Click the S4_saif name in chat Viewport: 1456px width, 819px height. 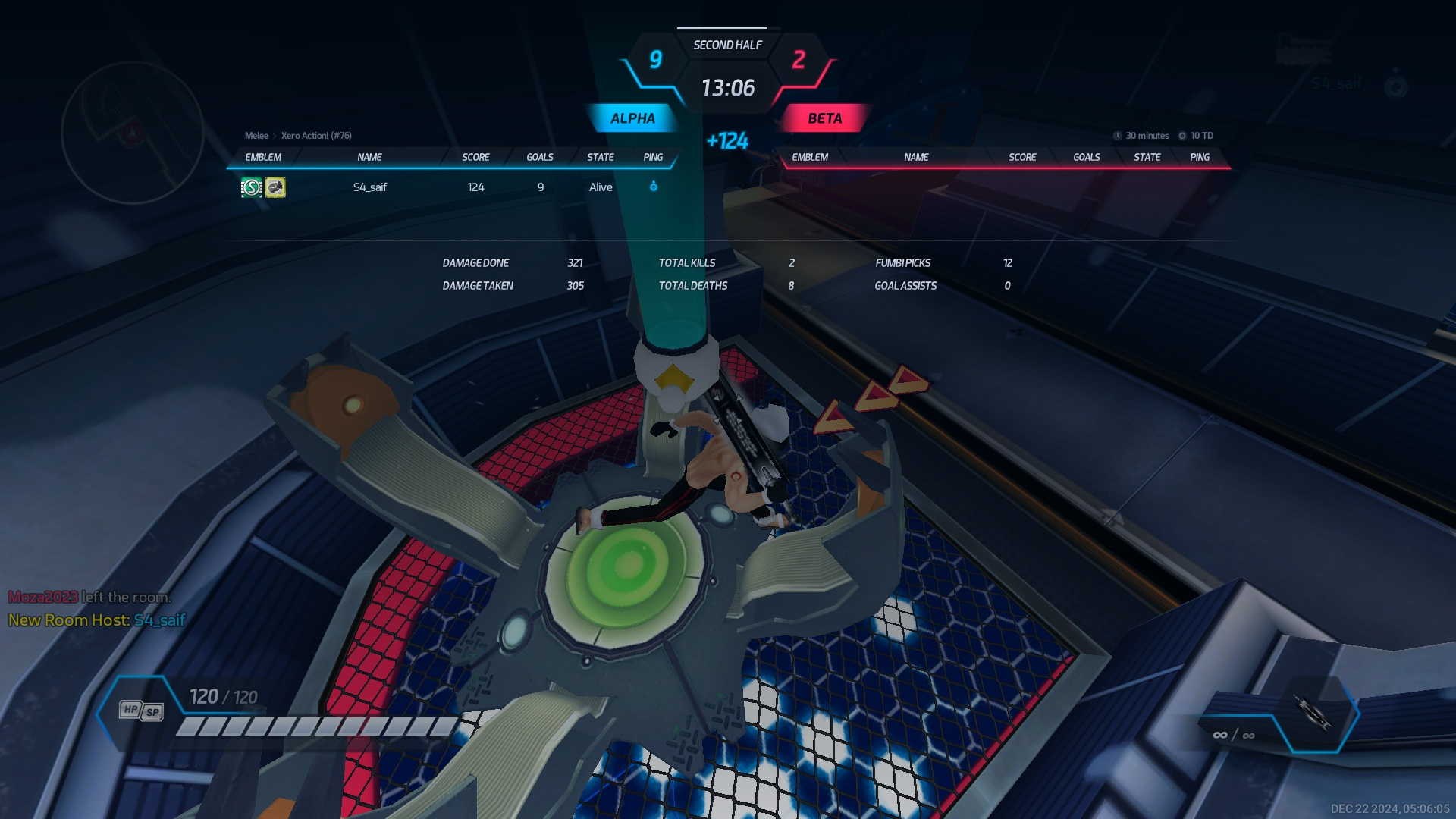pos(160,620)
